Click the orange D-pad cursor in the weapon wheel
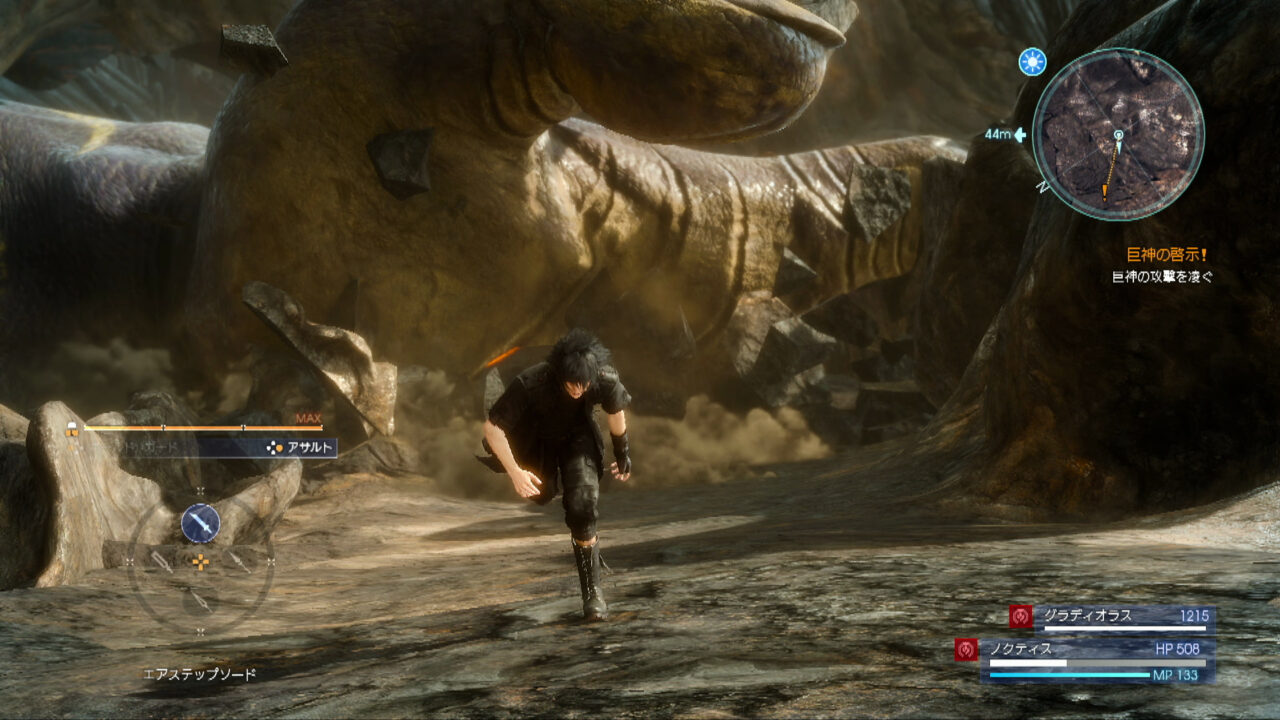This screenshot has width=1280, height=720. pyautogui.click(x=201, y=561)
